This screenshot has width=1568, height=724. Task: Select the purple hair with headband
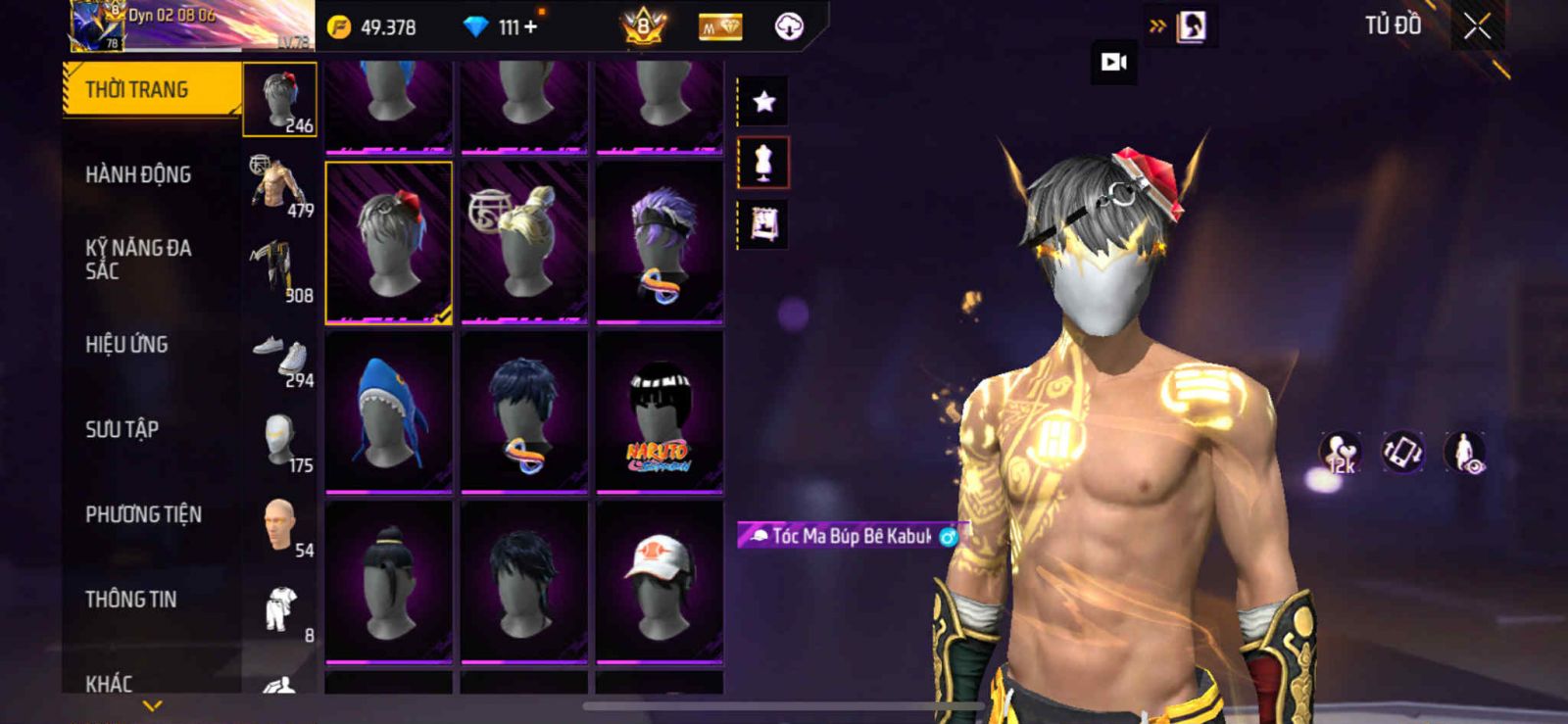click(660, 242)
